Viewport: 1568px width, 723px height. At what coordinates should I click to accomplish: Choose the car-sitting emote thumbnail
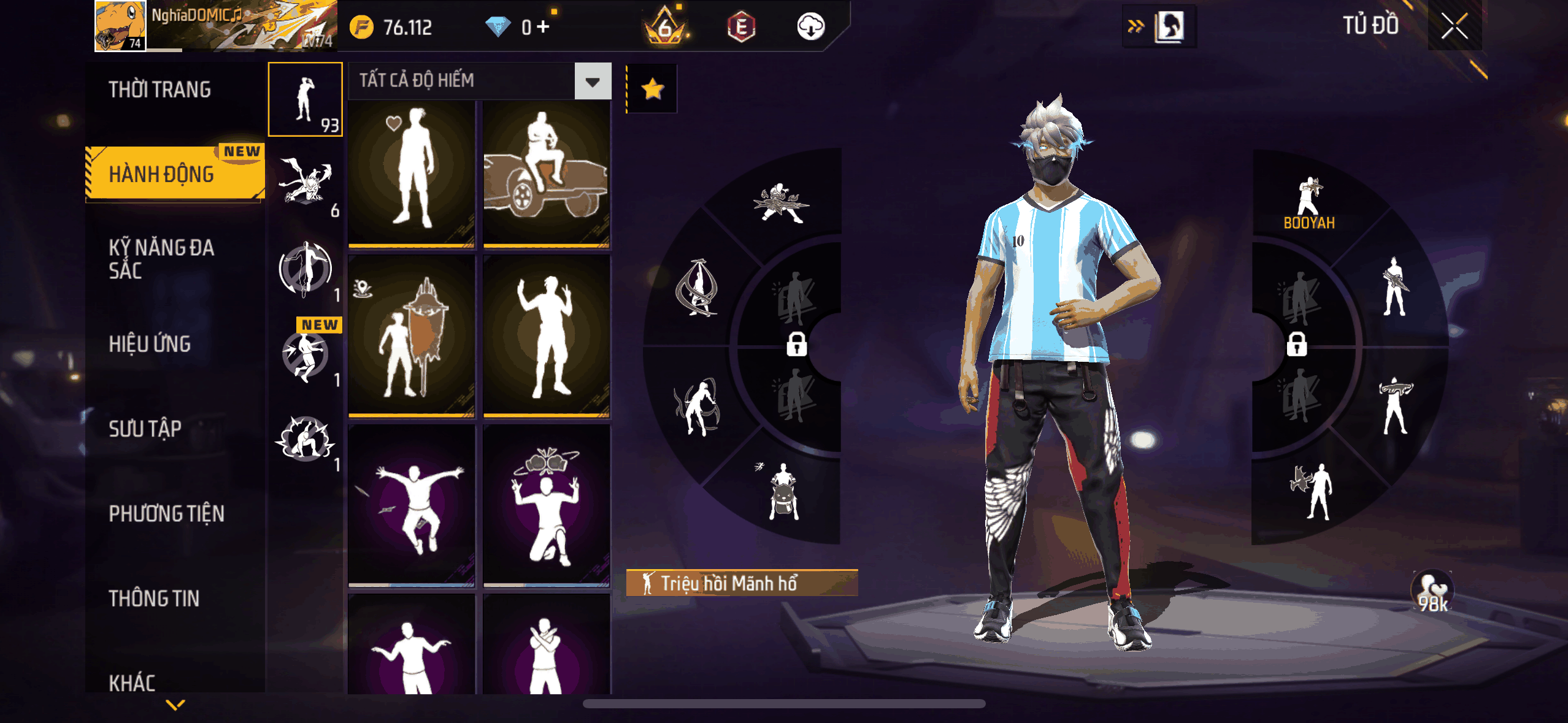[546, 175]
